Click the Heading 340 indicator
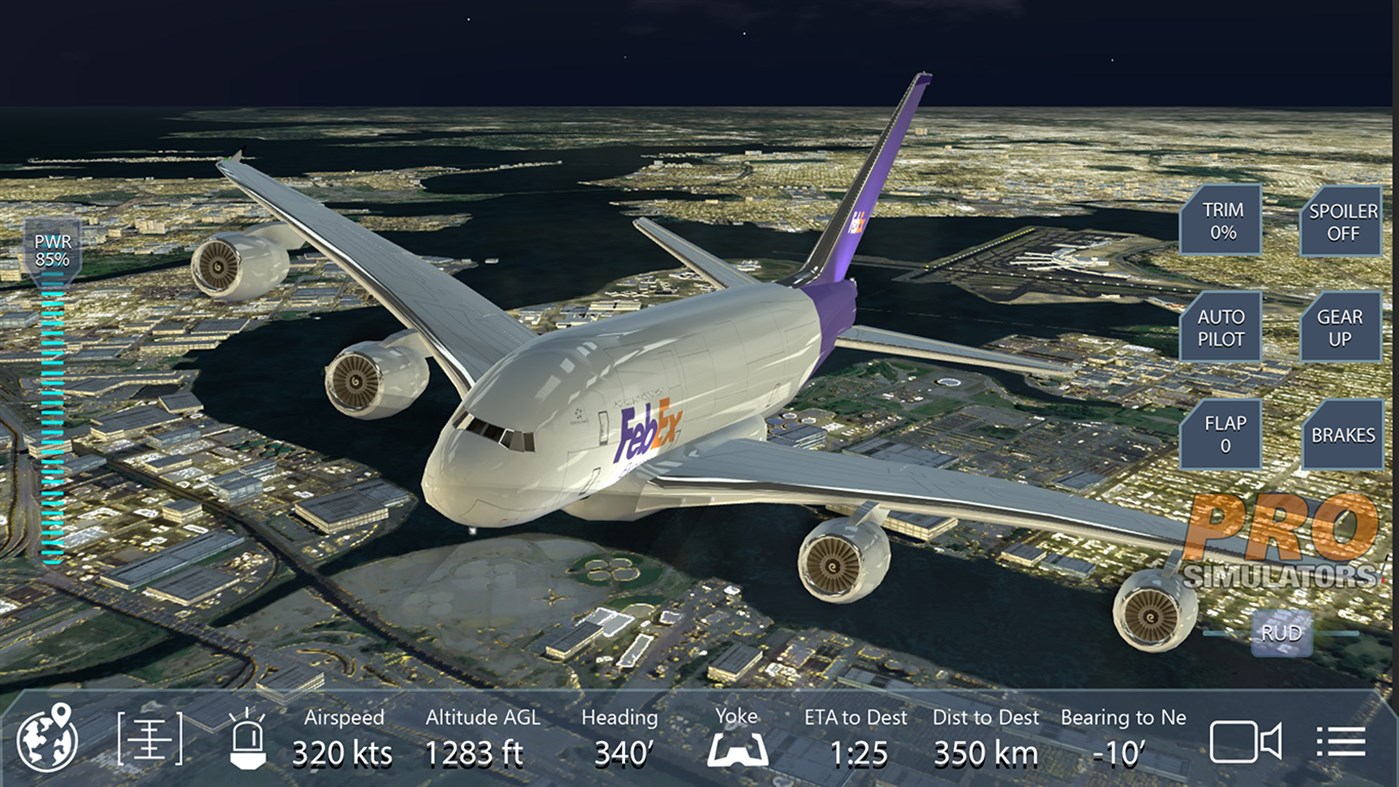The image size is (1399, 787). (x=619, y=740)
